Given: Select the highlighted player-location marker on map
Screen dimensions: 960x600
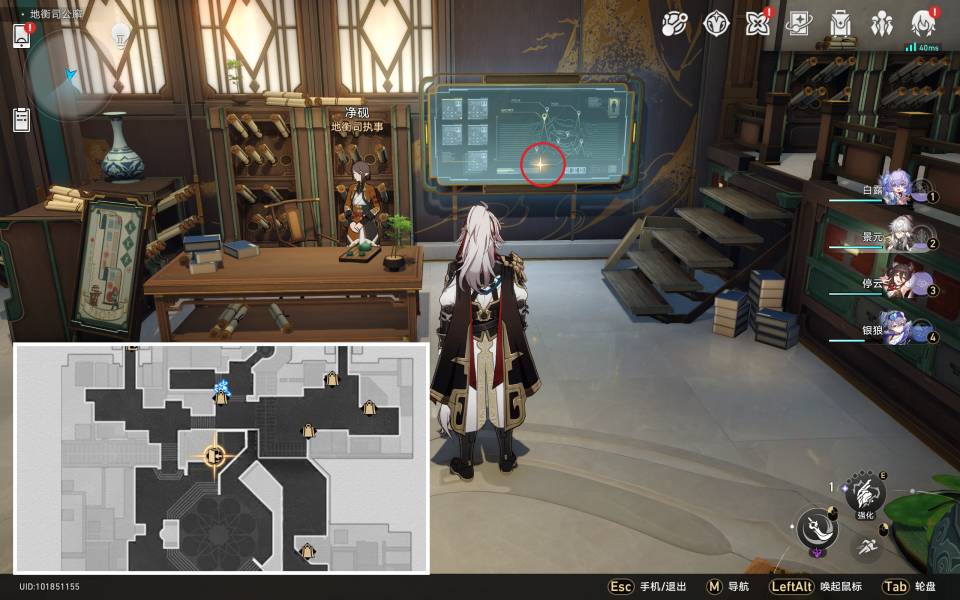Looking at the screenshot, I should 214,457.
